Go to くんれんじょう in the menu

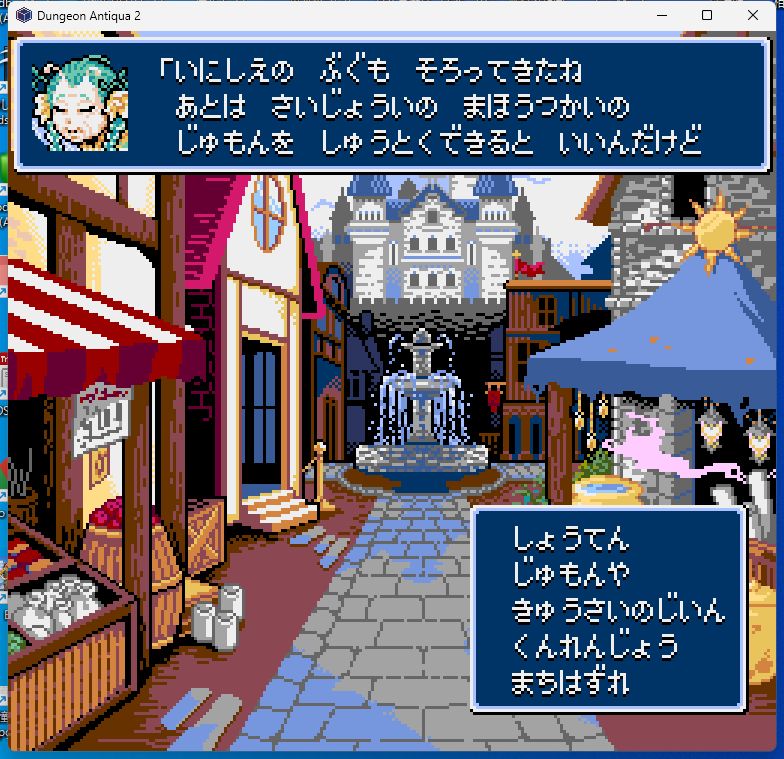tap(595, 646)
